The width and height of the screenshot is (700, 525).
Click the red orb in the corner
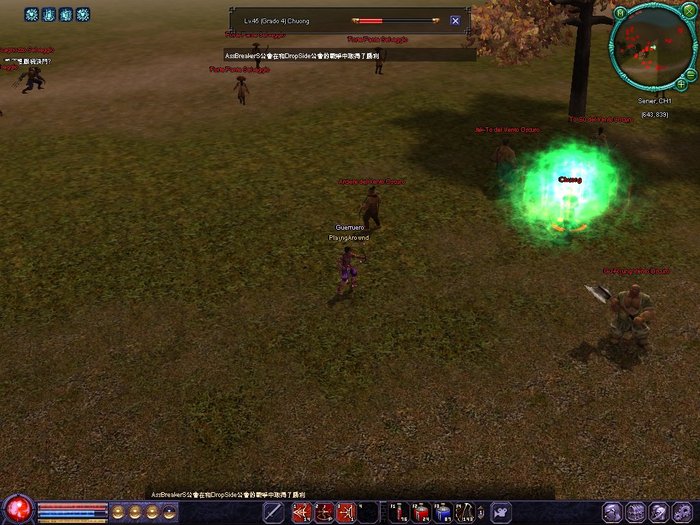click(x=17, y=510)
